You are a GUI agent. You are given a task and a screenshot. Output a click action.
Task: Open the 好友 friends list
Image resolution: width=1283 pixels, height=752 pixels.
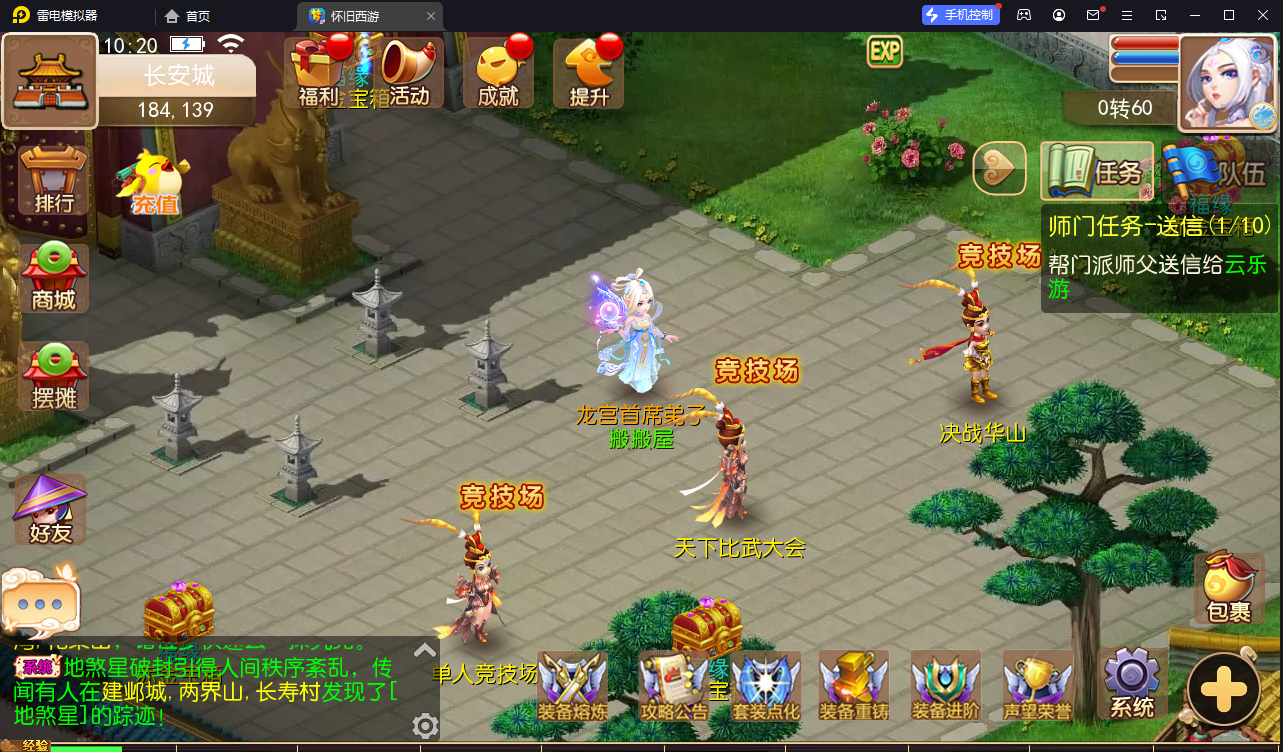[49, 510]
